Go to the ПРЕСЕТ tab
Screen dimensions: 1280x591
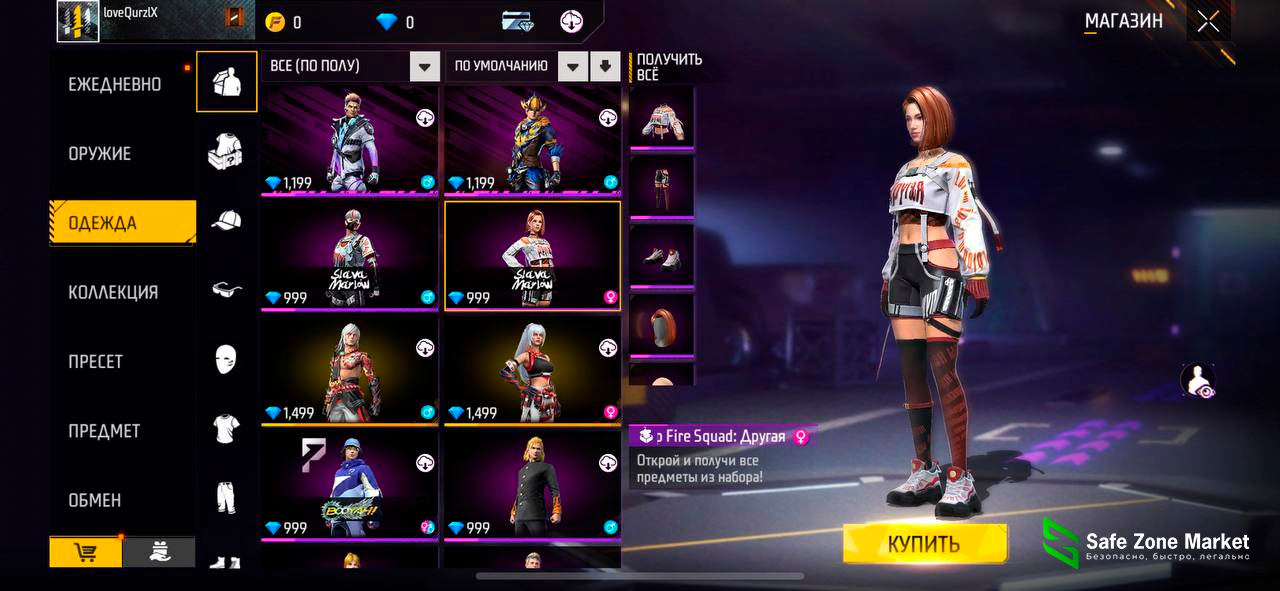pyautogui.click(x=96, y=361)
